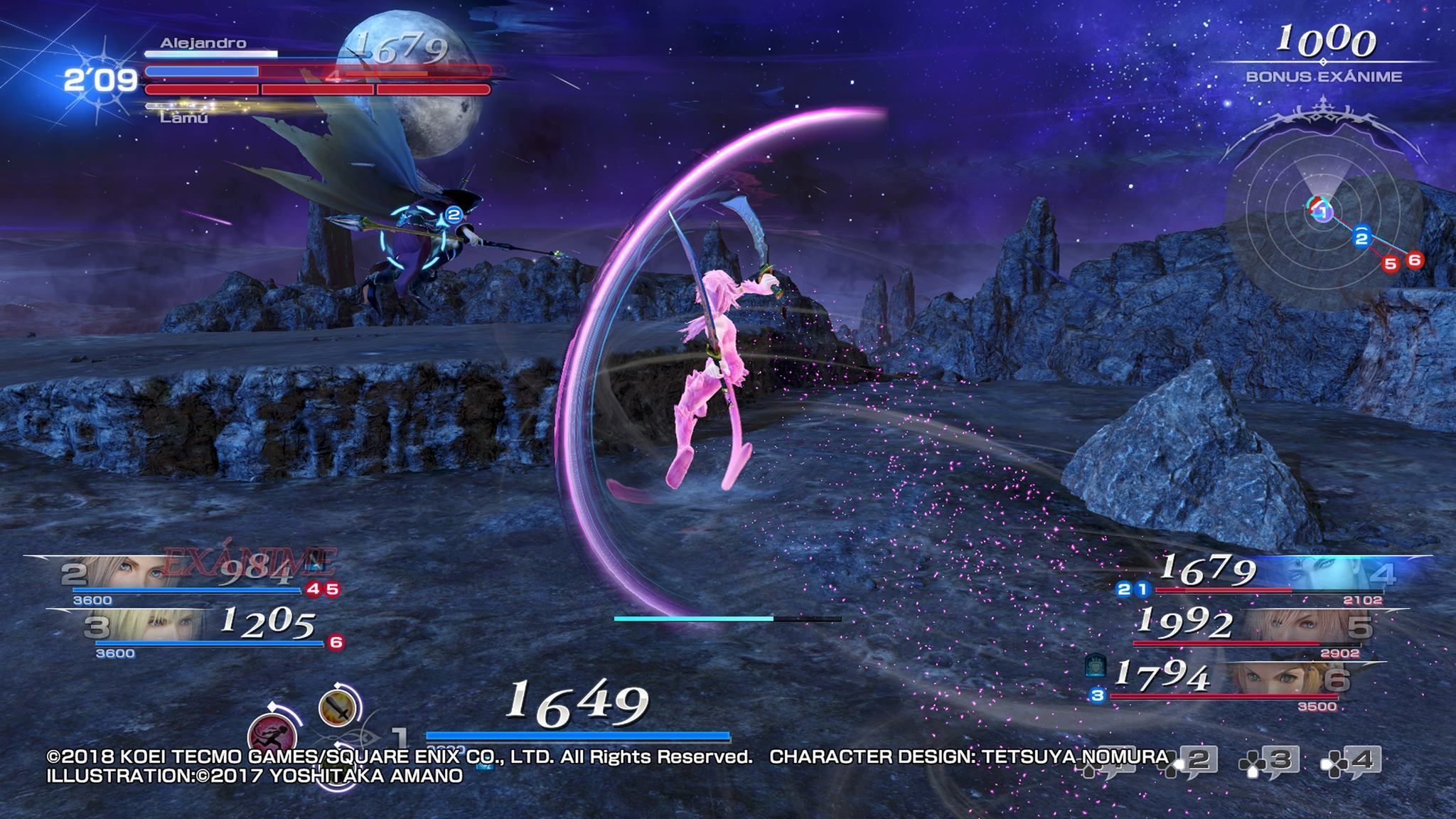
Task: Open quick chat speech bubble 3
Action: tap(1270, 761)
